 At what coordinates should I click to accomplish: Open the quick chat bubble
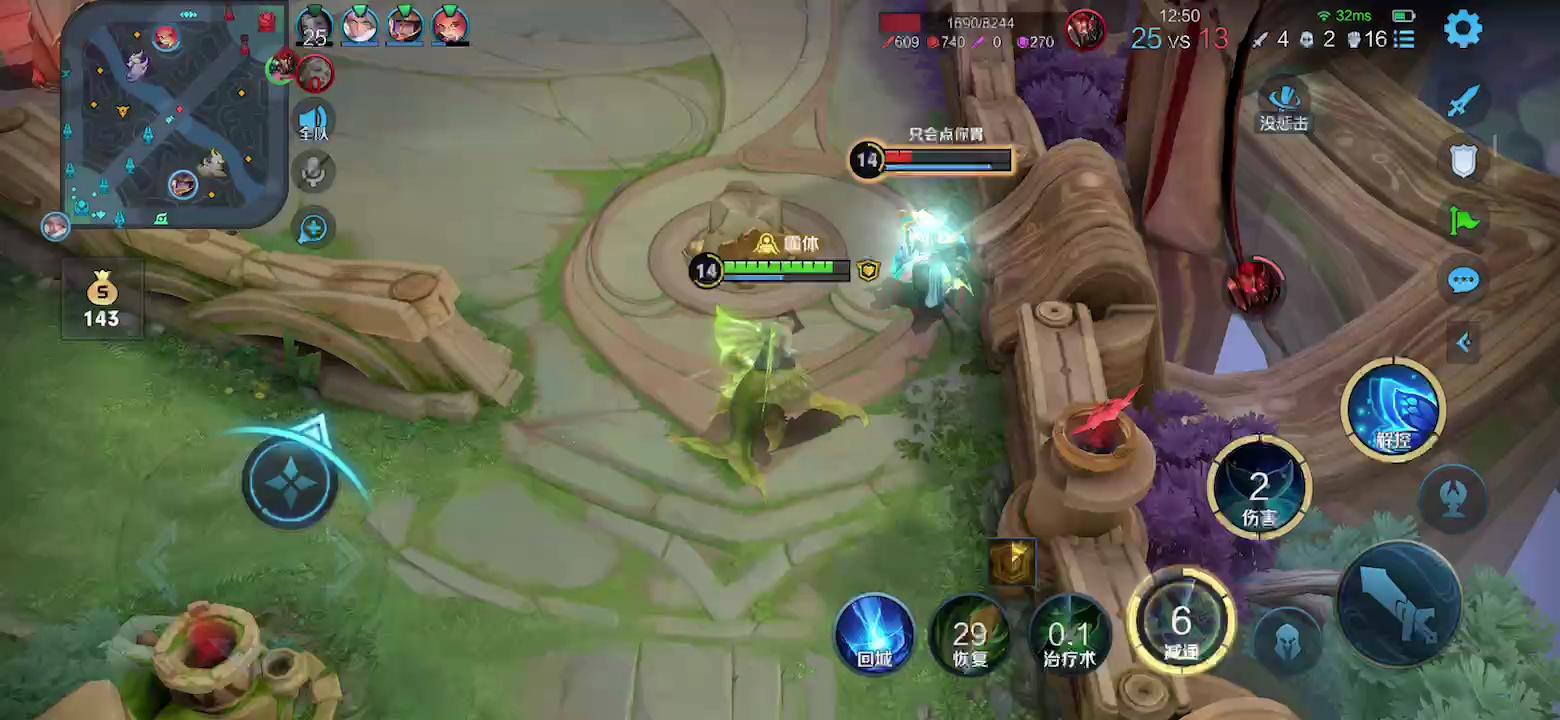point(1463,280)
